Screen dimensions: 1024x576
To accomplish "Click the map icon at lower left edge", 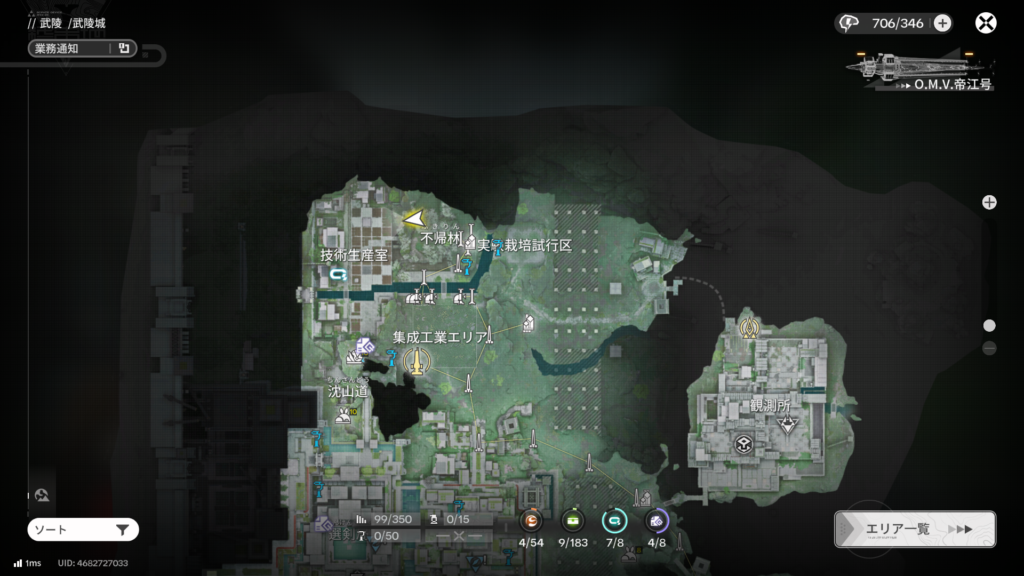I will pos(41,495).
